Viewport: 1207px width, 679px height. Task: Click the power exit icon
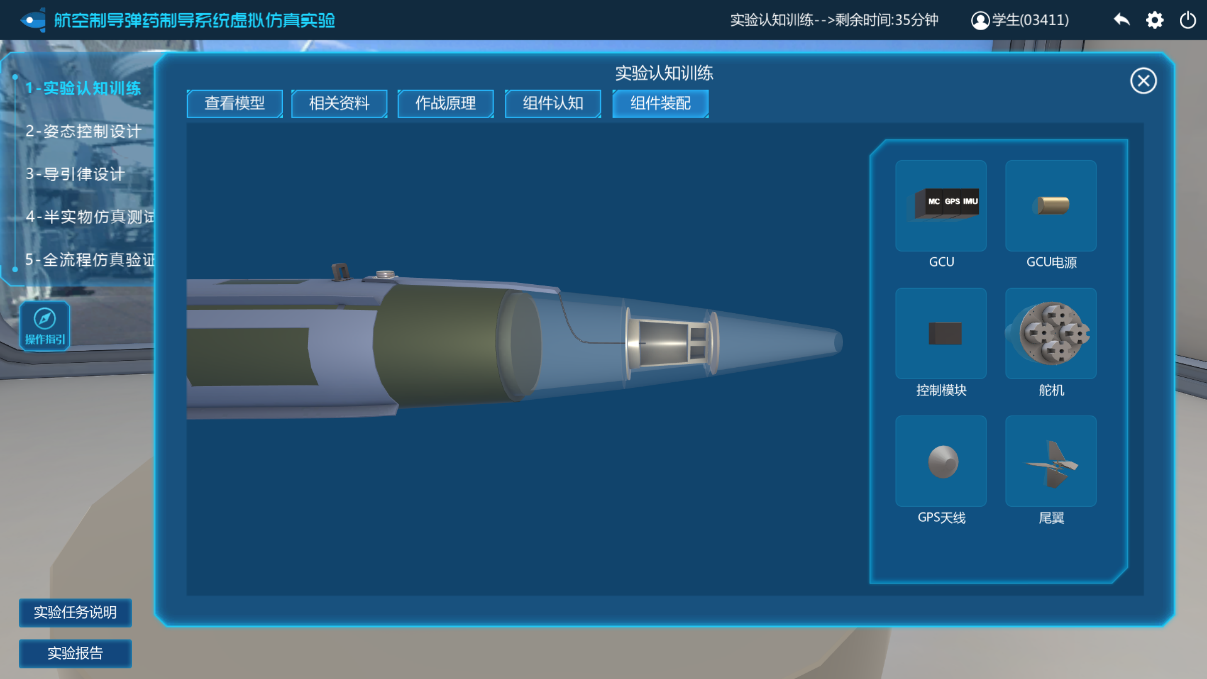1188,20
